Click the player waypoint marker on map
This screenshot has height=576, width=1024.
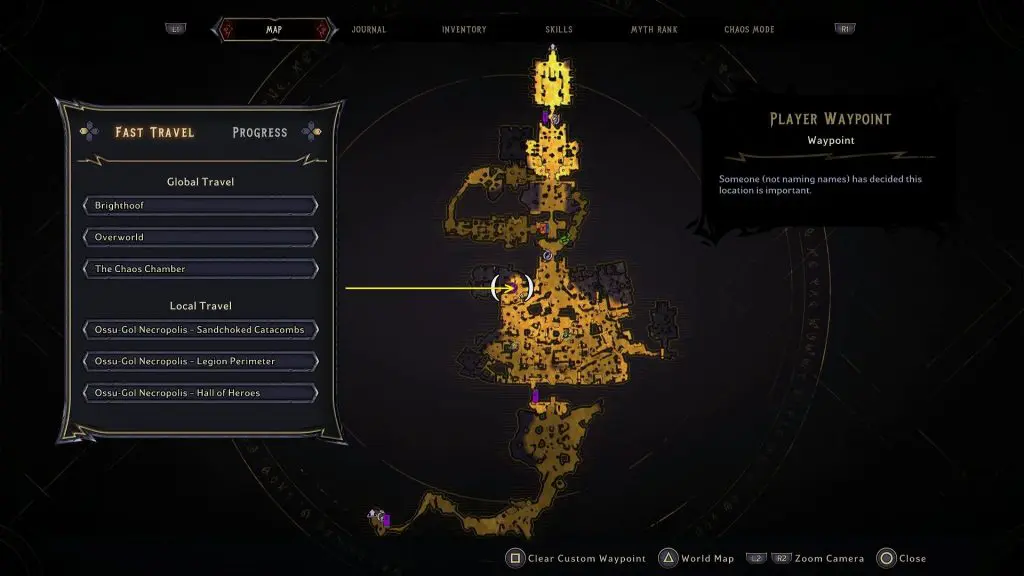(512, 288)
